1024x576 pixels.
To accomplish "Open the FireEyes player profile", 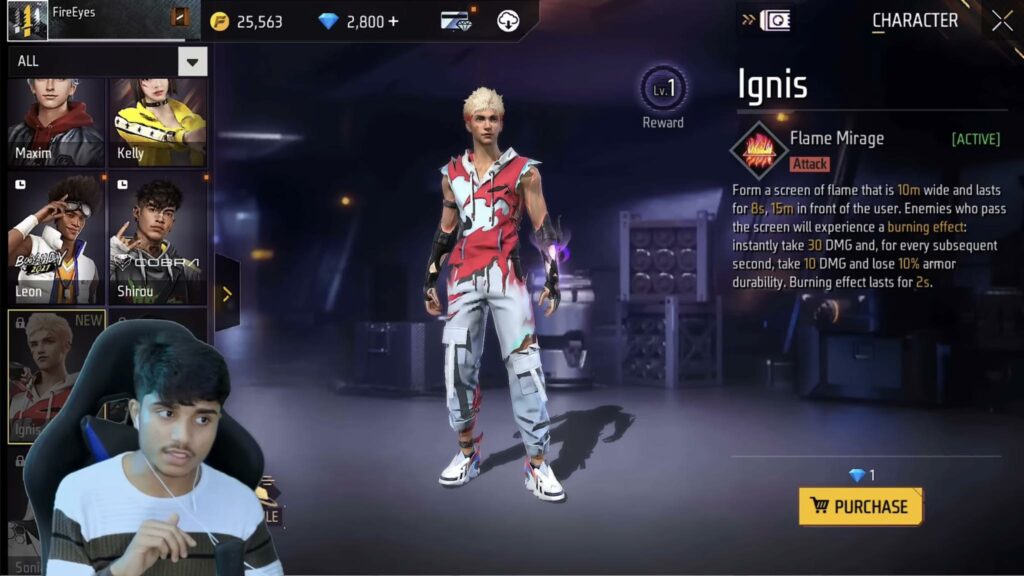I will (28, 21).
